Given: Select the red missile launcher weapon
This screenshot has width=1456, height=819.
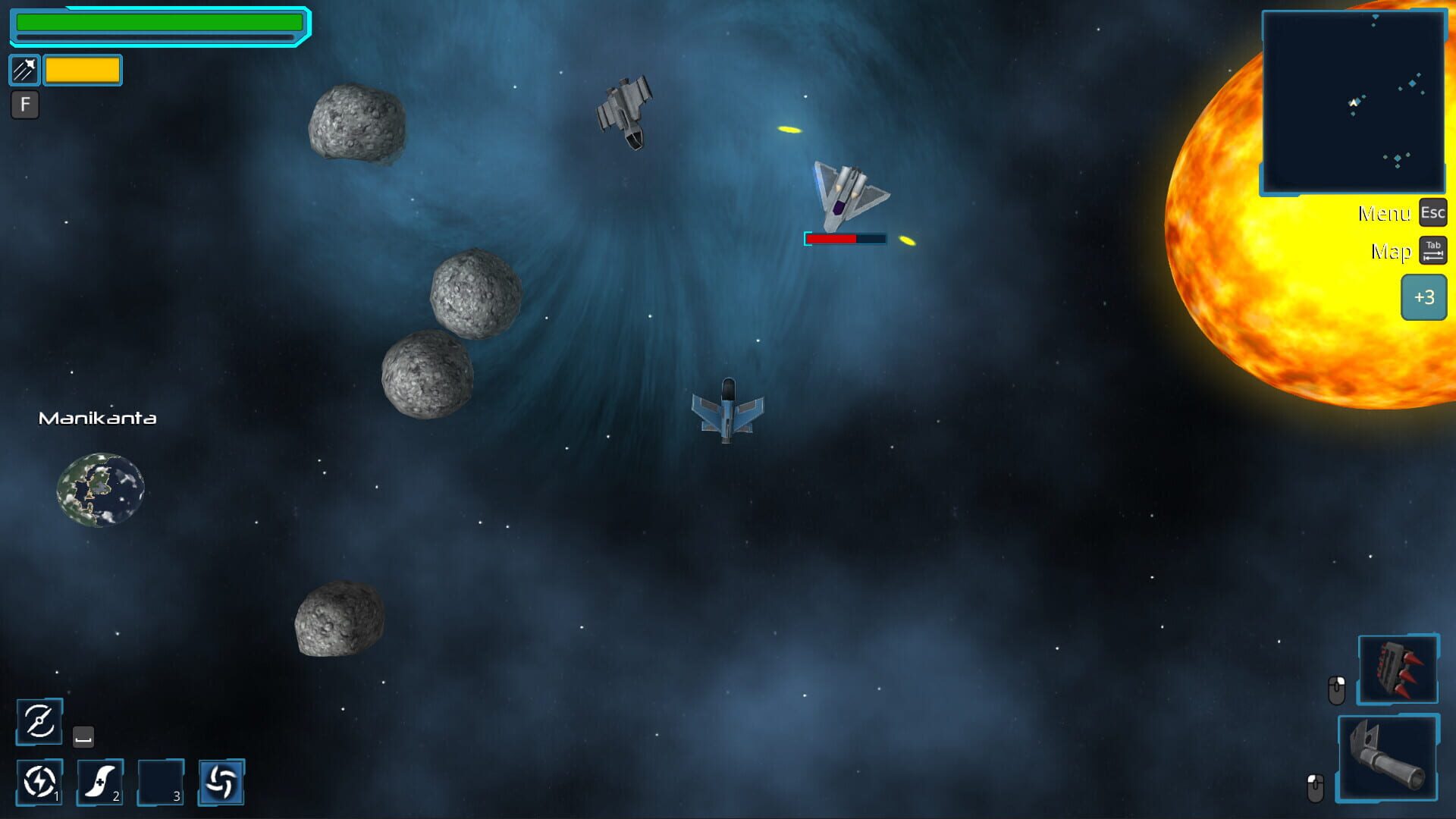Looking at the screenshot, I should [x=1397, y=670].
